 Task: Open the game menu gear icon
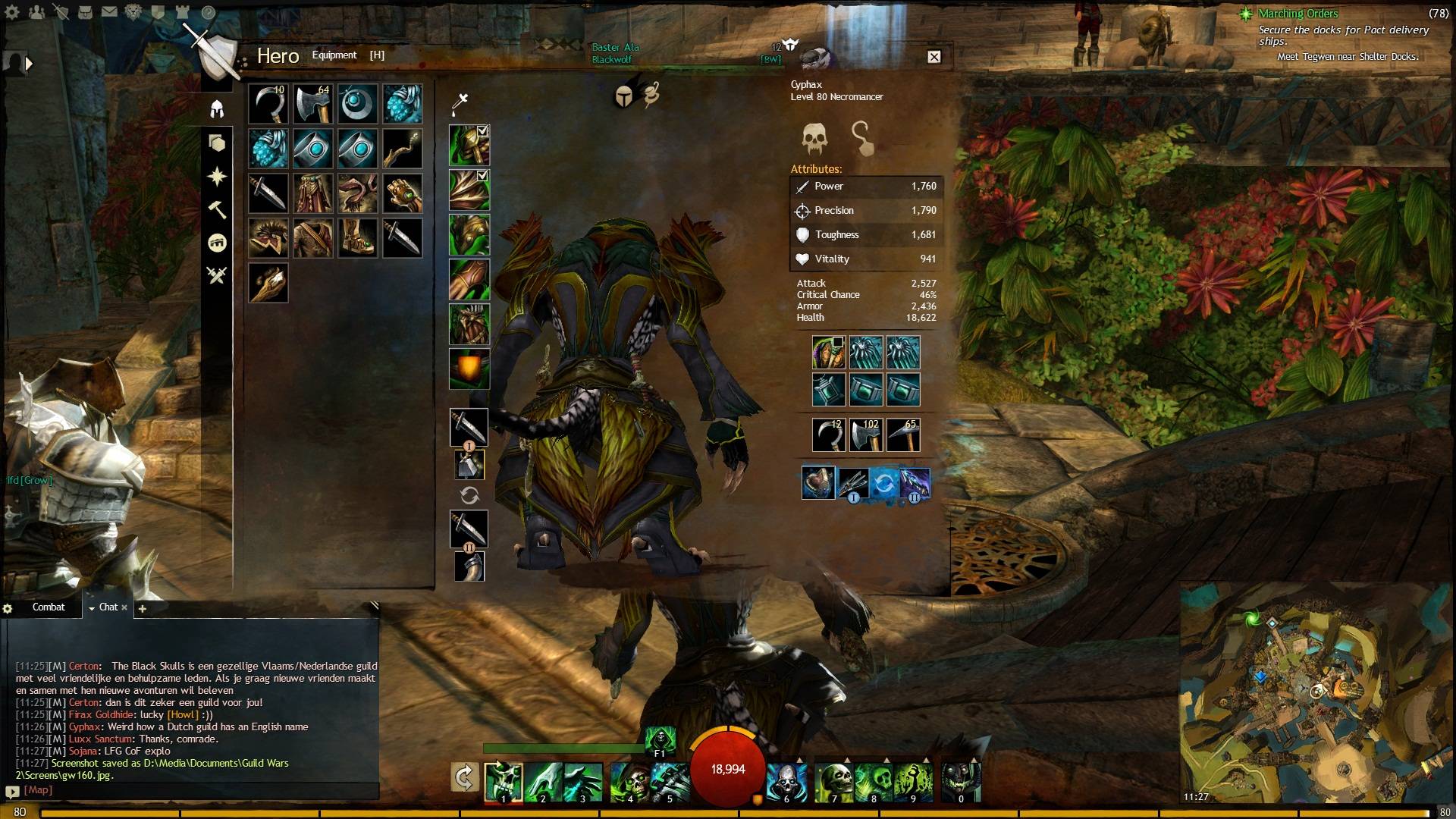[12, 12]
